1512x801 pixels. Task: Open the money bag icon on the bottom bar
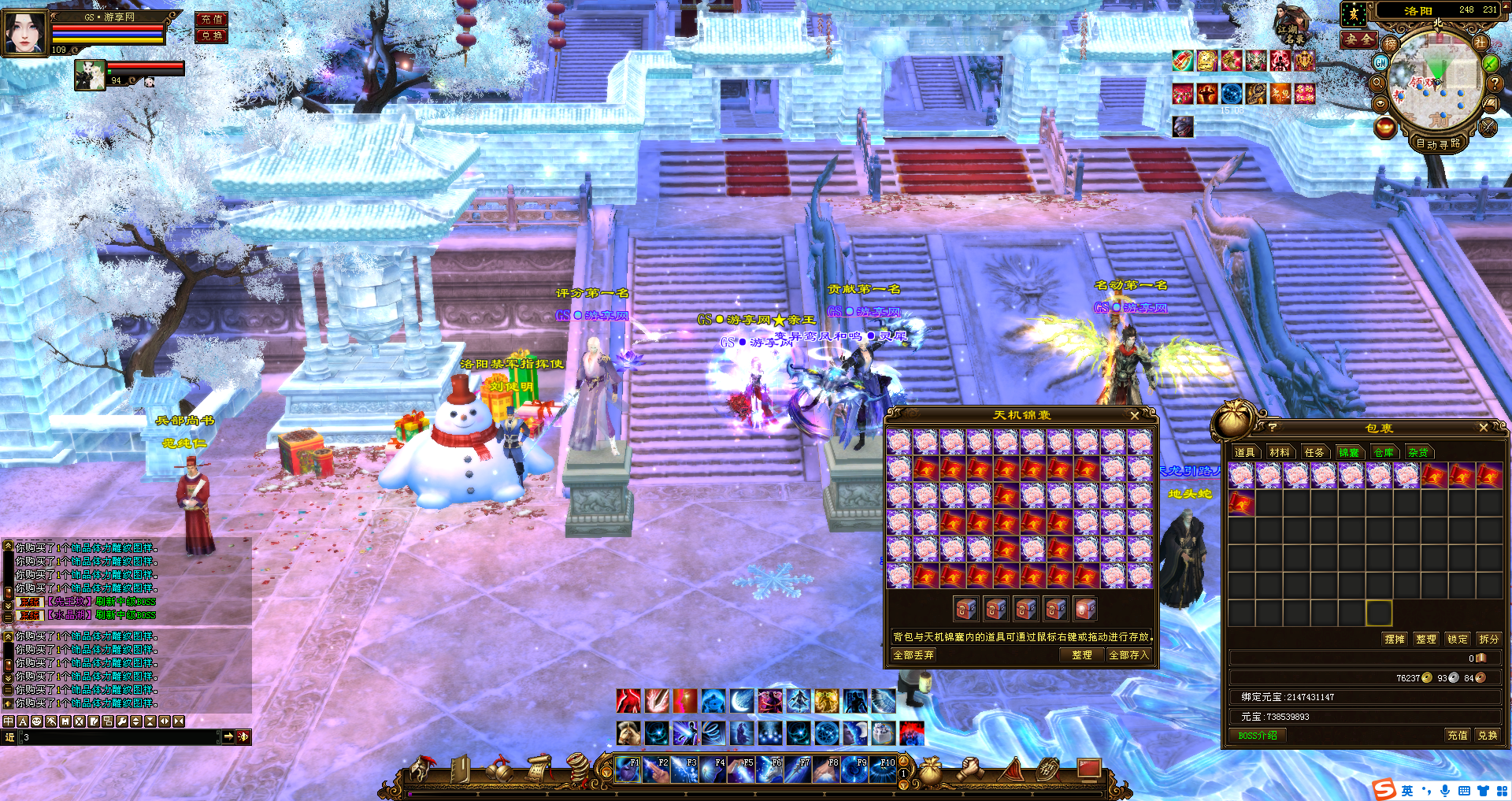point(931,771)
